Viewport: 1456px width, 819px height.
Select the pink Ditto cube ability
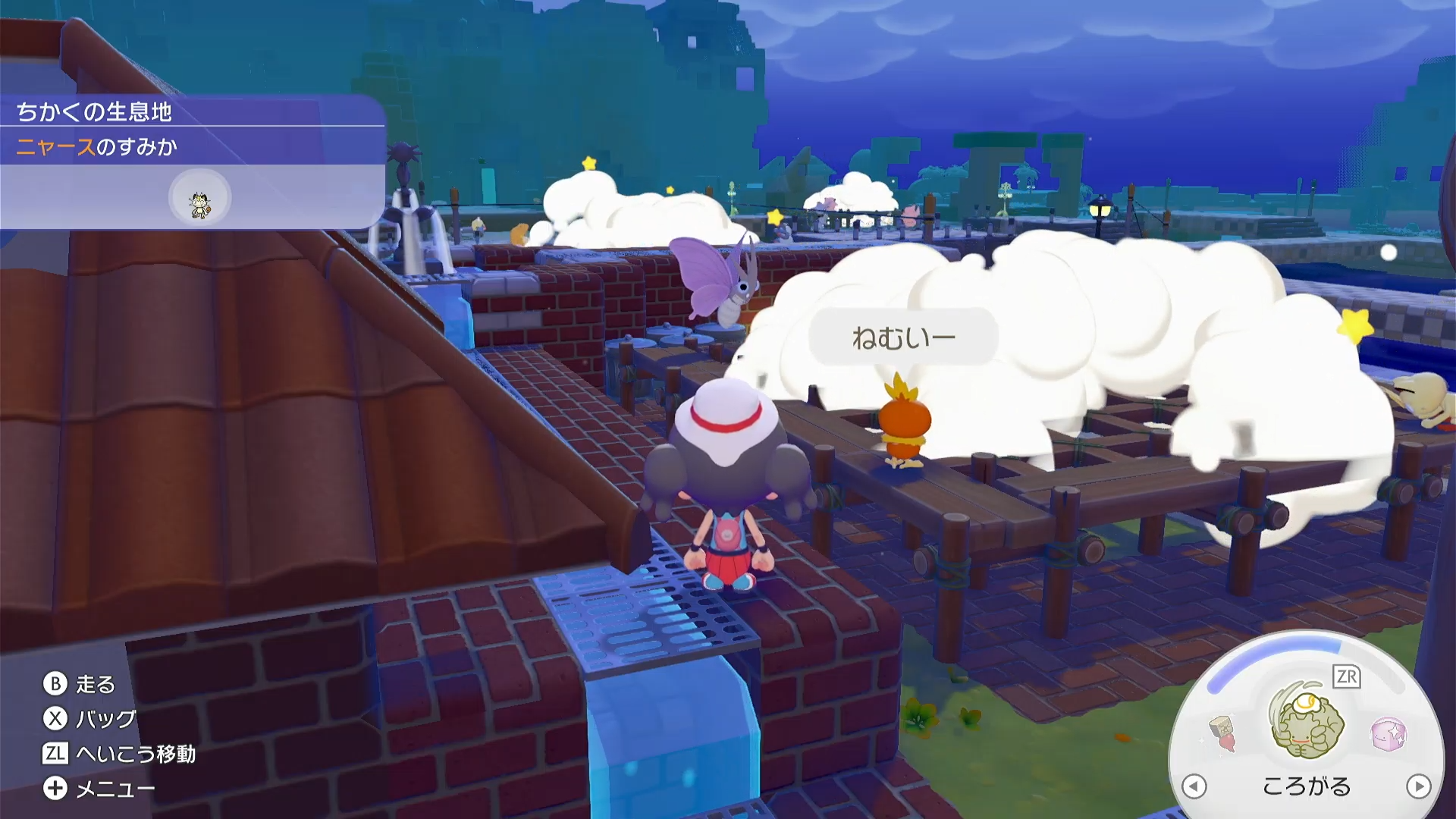[1389, 733]
